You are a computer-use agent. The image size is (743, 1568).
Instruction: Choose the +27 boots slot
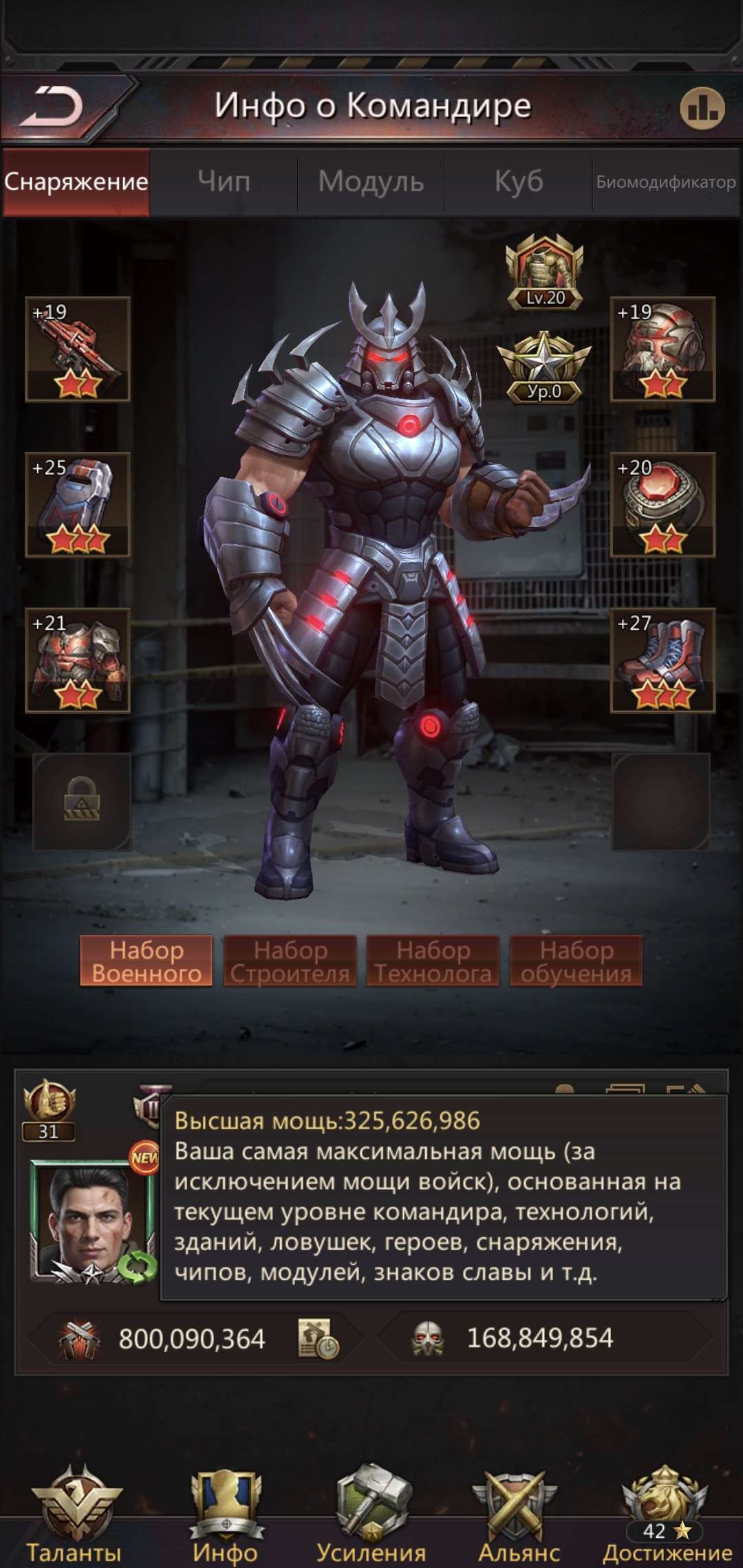(x=663, y=660)
